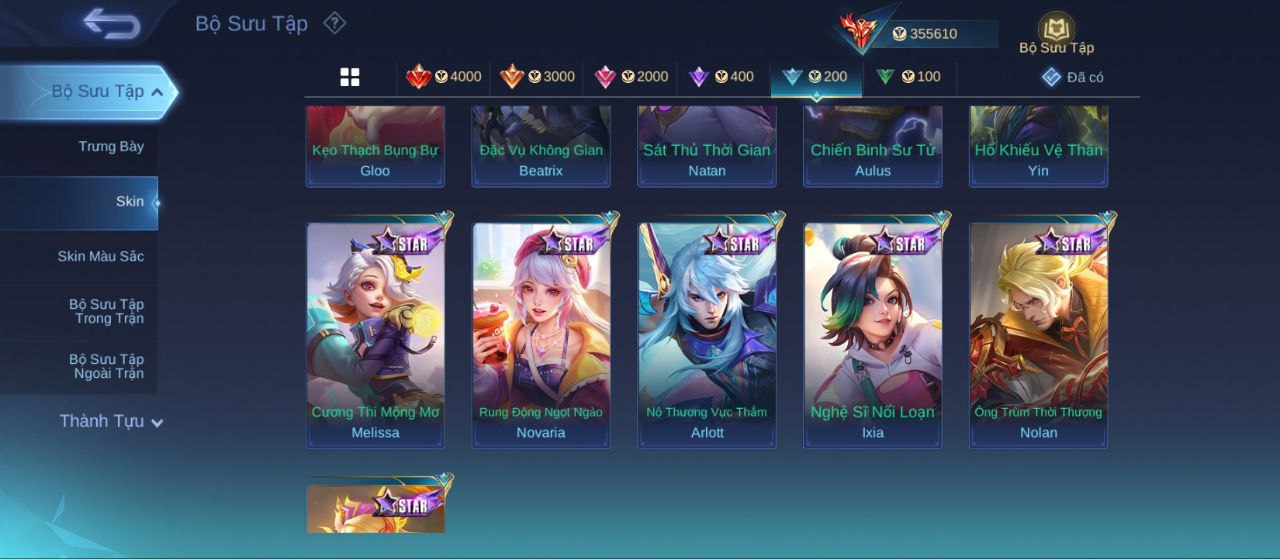Switch to the 4000 points tier tab

click(x=443, y=77)
